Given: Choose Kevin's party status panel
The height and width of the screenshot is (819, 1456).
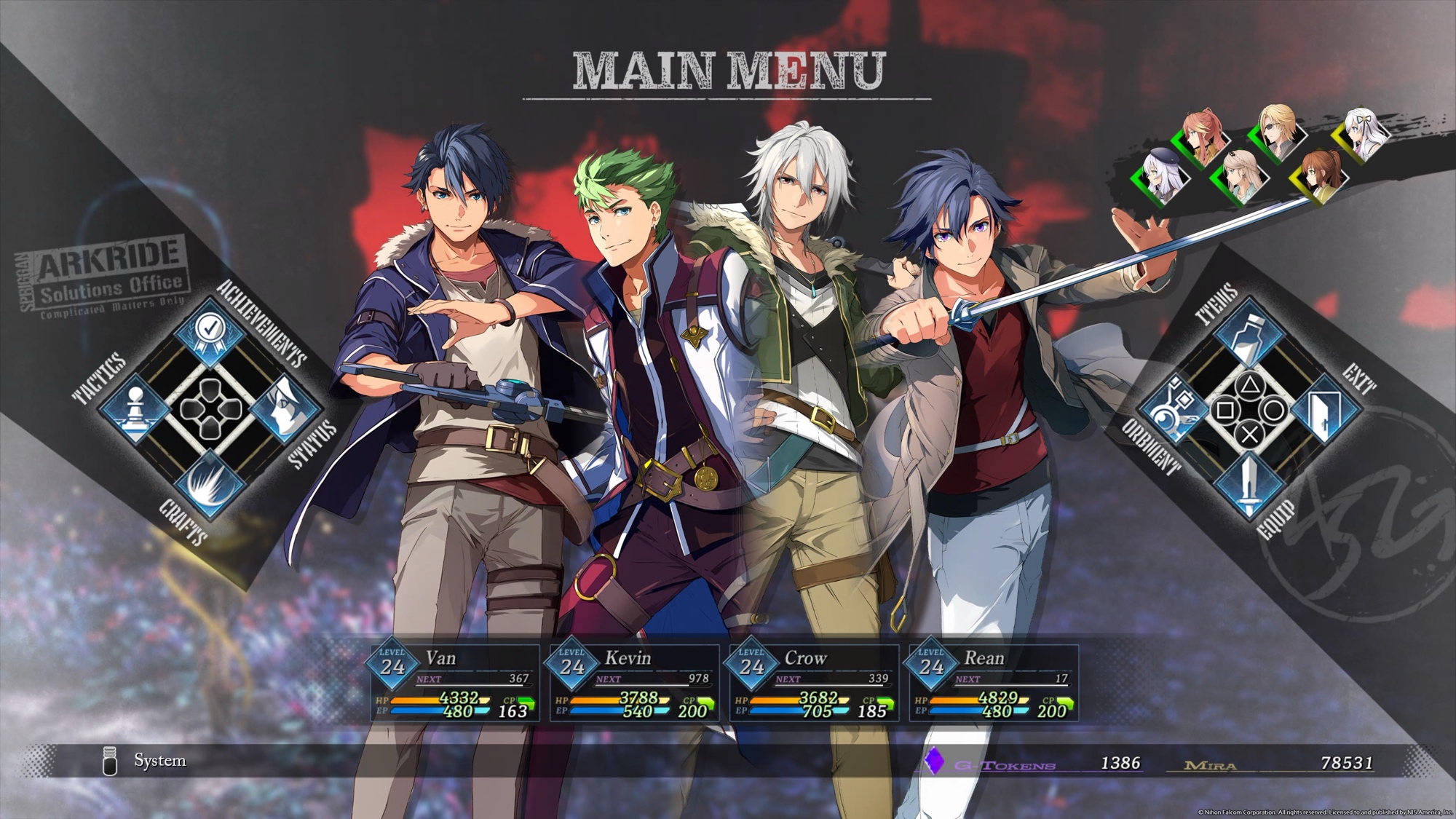Looking at the screenshot, I should (634, 683).
